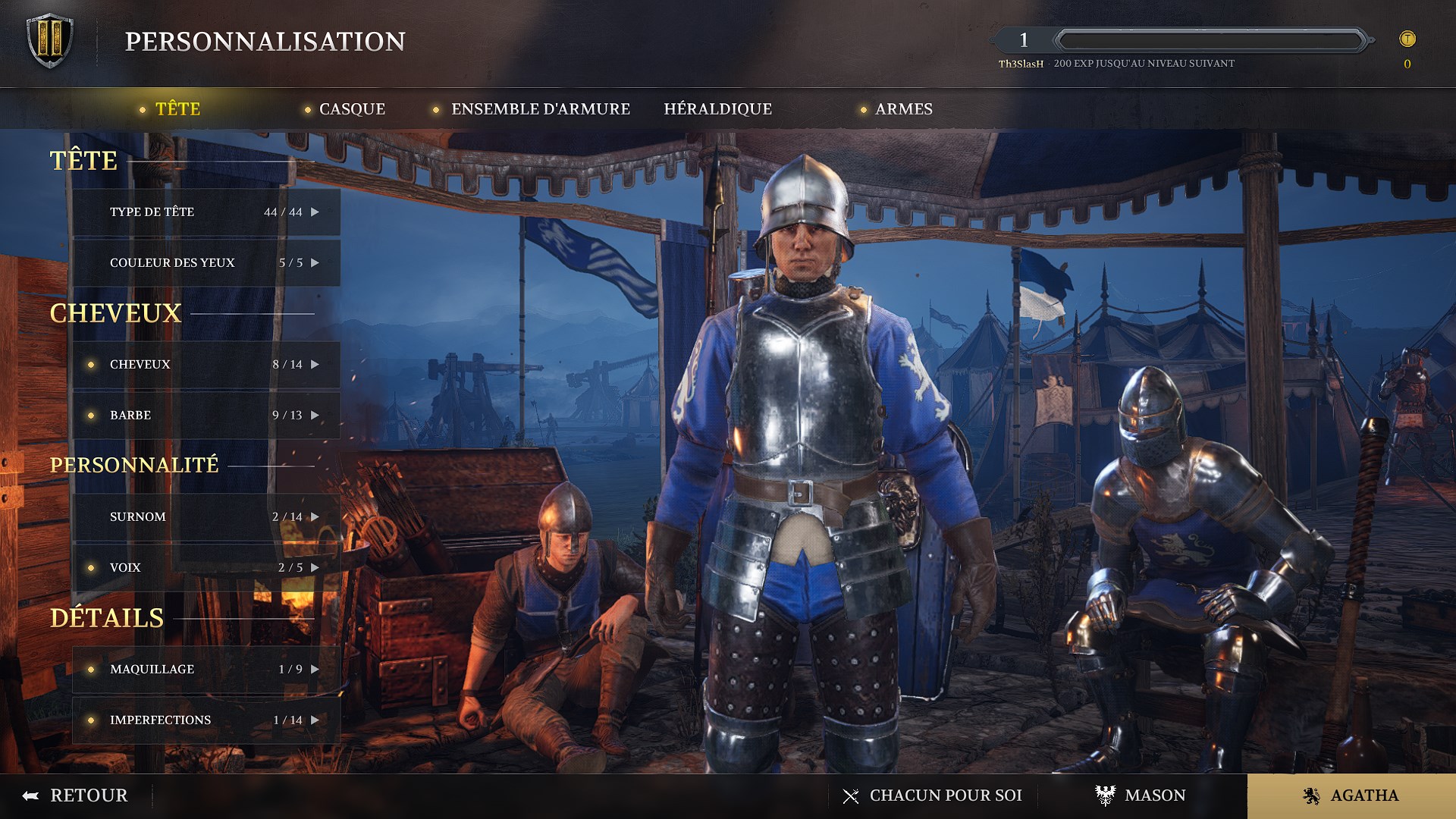Select the Chacun pour soi faction
This screenshot has height=819, width=1456.
(x=933, y=795)
